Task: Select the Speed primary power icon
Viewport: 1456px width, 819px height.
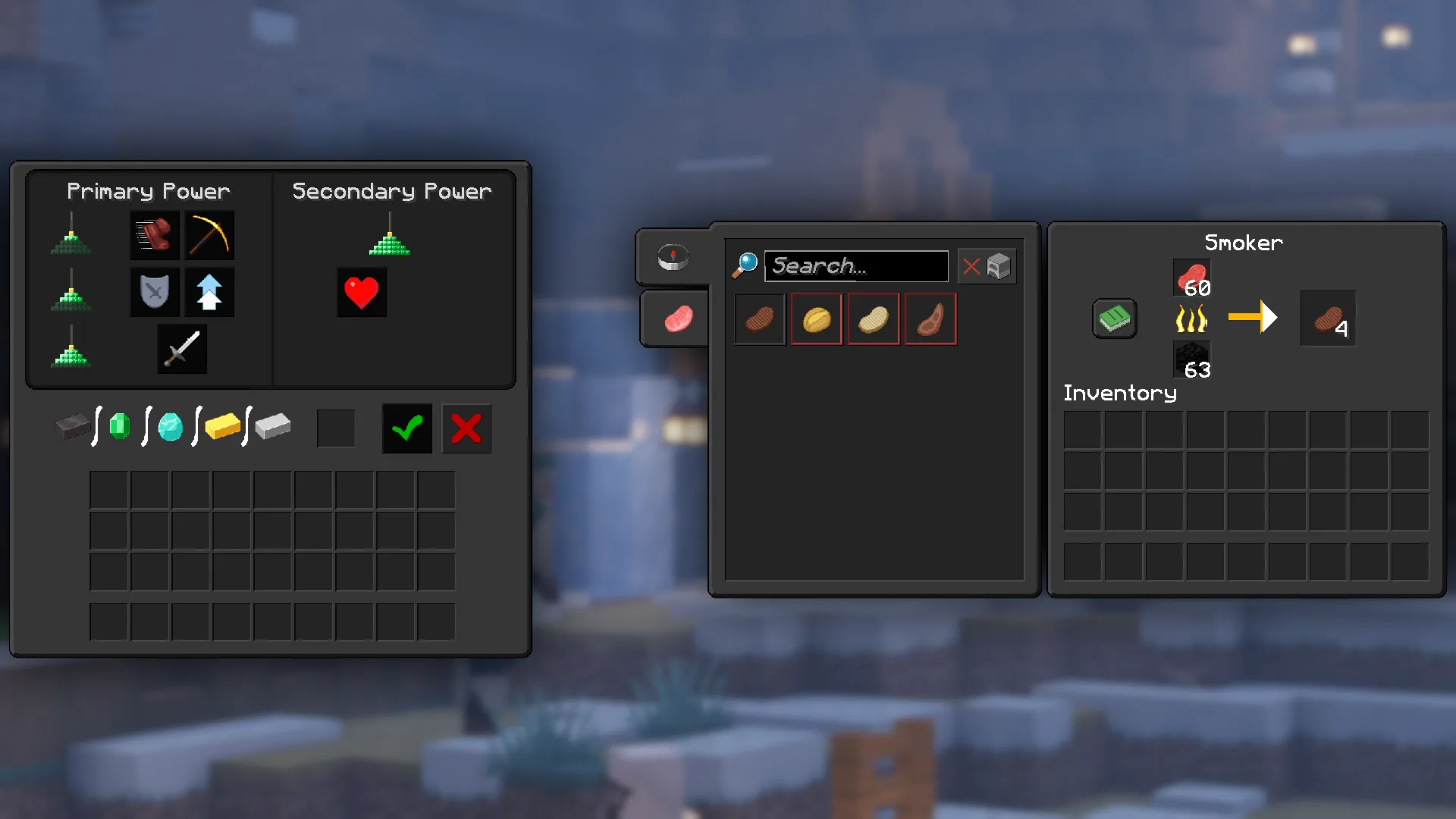Action: [x=154, y=235]
